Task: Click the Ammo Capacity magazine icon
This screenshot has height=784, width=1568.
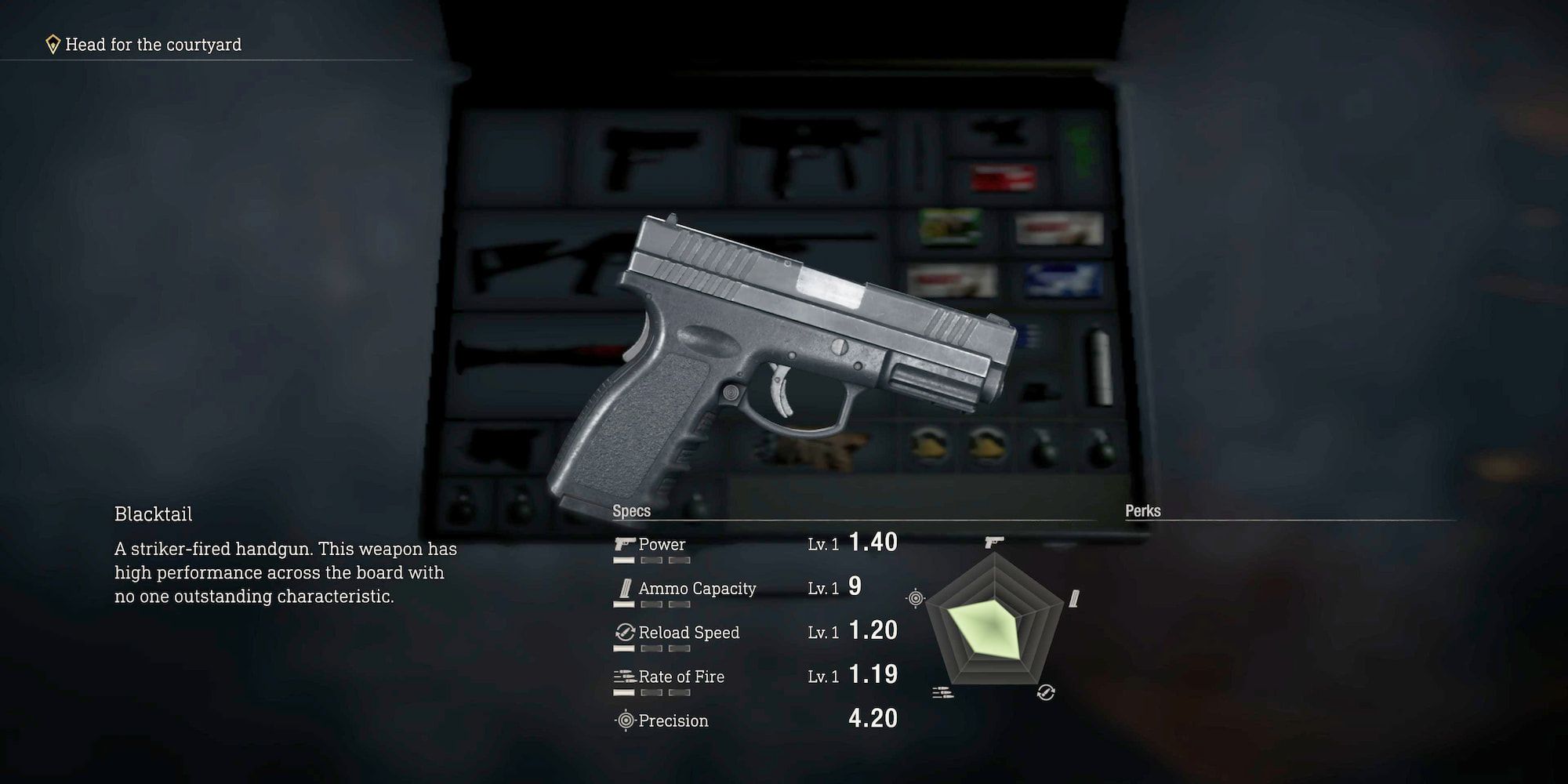Action: pyautogui.click(x=623, y=588)
